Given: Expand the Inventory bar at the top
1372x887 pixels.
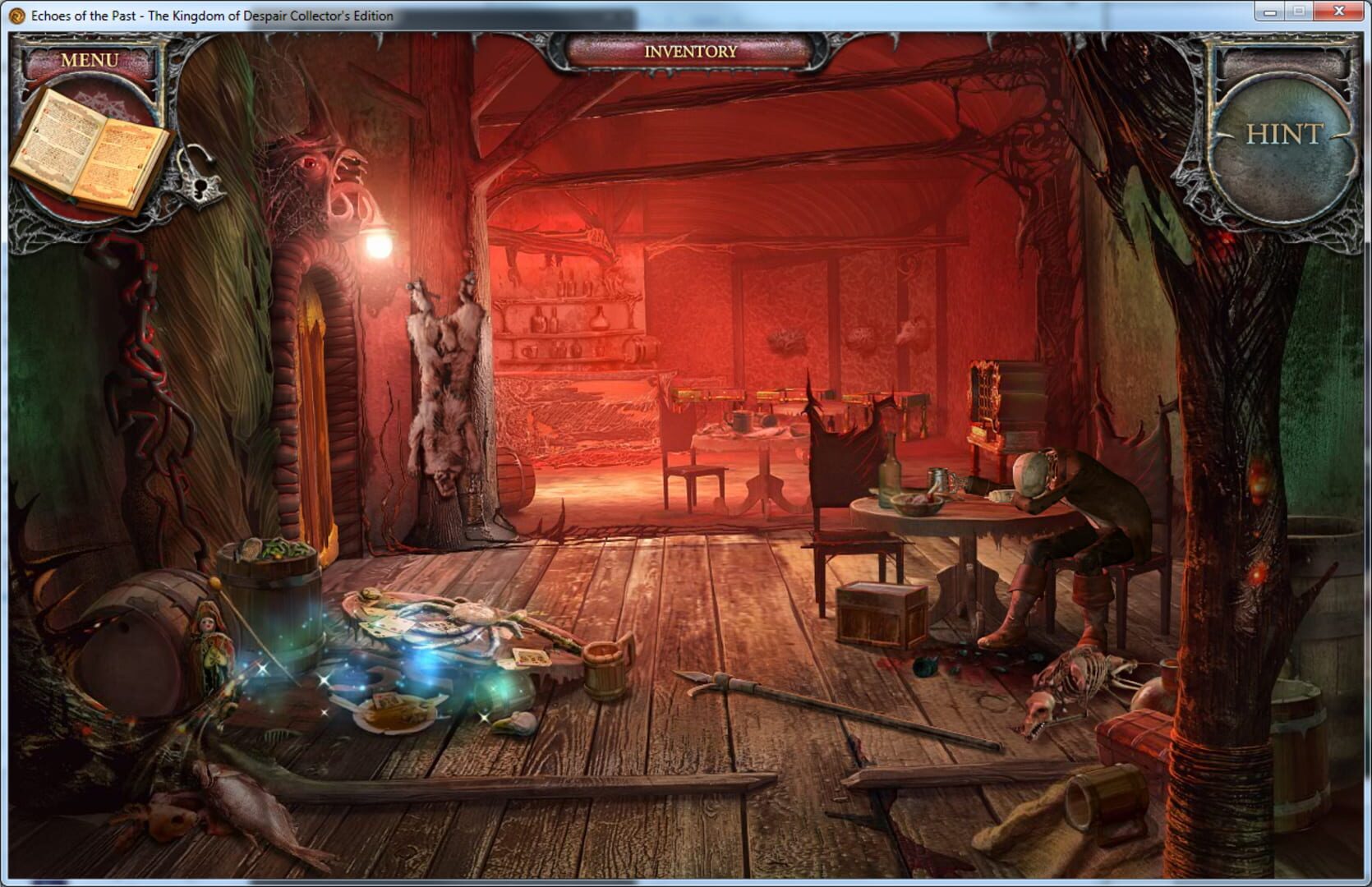Looking at the screenshot, I should coord(688,50).
